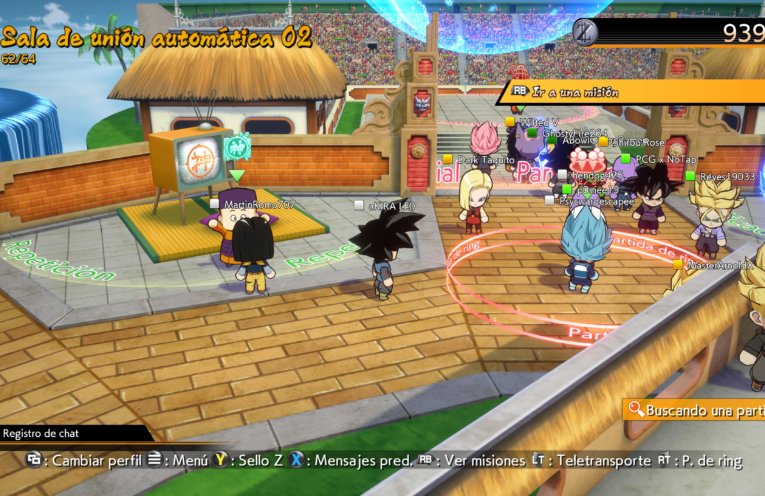Choose the PCG x NoTap player tag
765x496 pixels.
(664, 159)
